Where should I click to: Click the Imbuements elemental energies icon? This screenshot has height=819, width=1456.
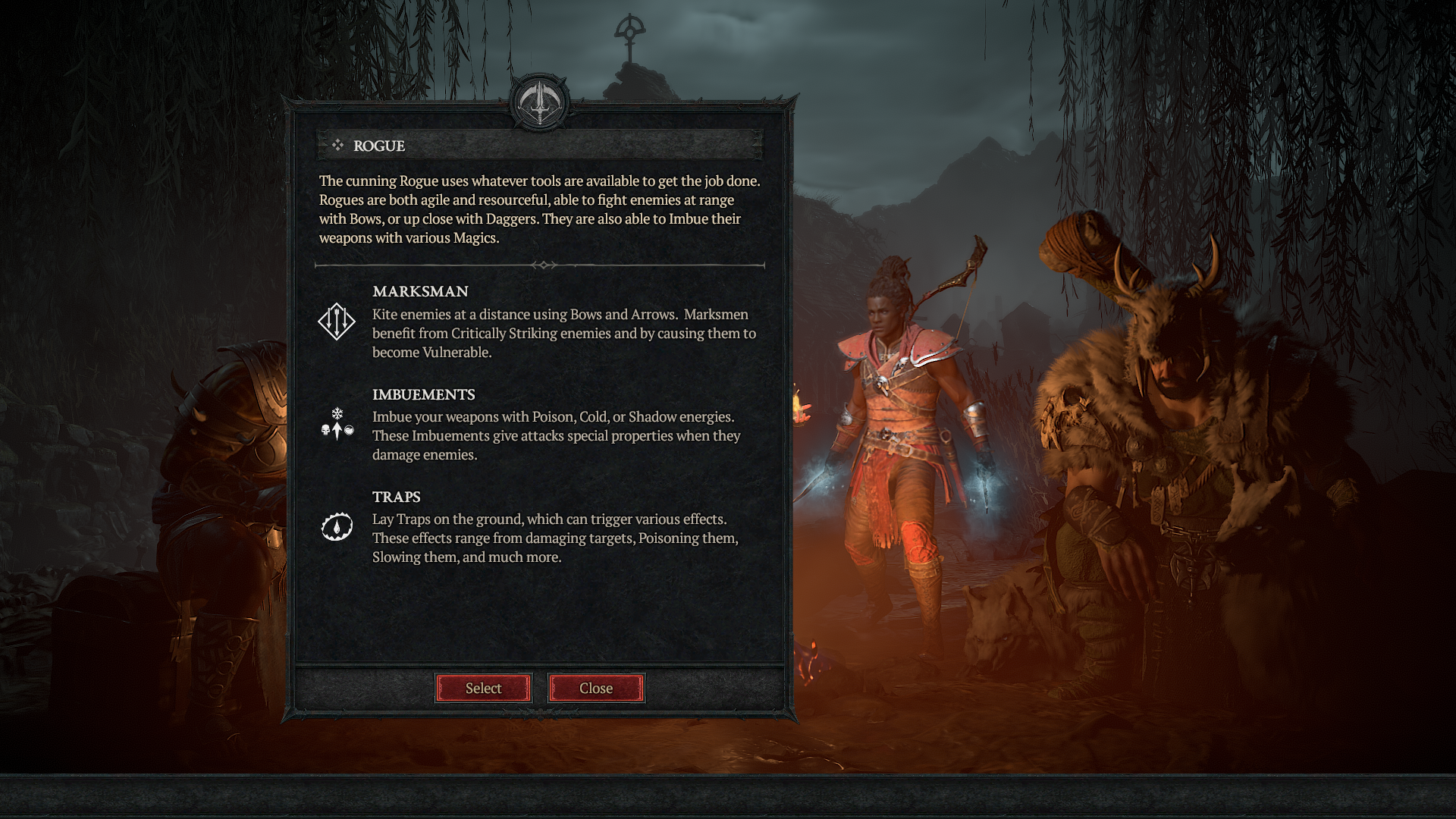336,425
